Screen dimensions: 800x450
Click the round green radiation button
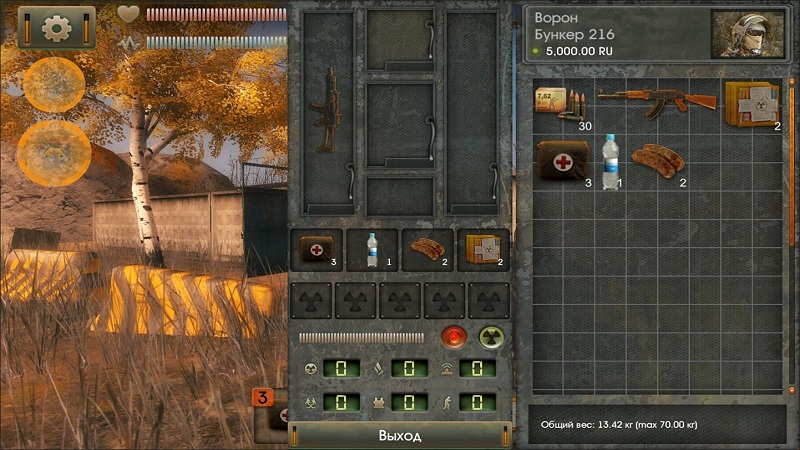(490, 337)
